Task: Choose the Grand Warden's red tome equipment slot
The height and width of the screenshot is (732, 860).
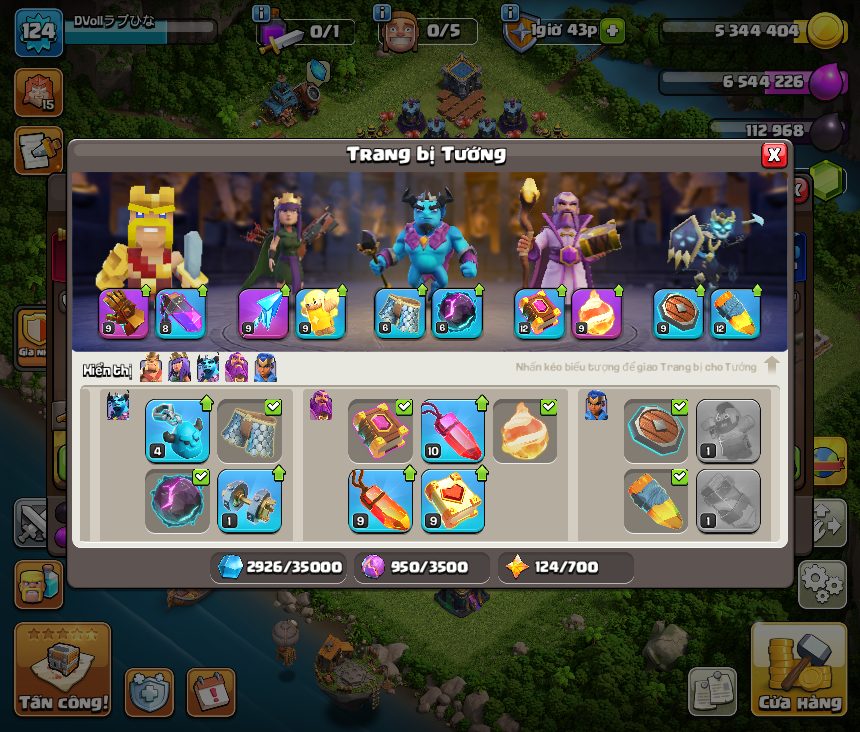Action: [x=540, y=313]
